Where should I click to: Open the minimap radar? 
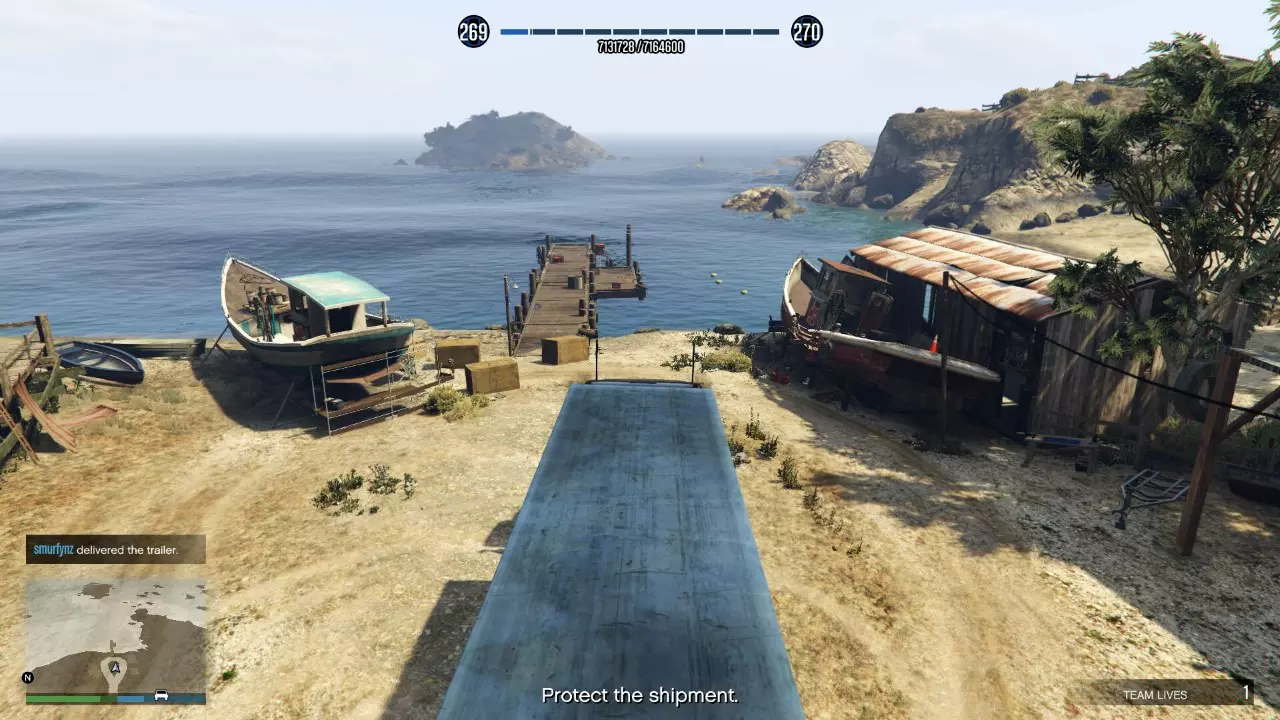(x=116, y=632)
